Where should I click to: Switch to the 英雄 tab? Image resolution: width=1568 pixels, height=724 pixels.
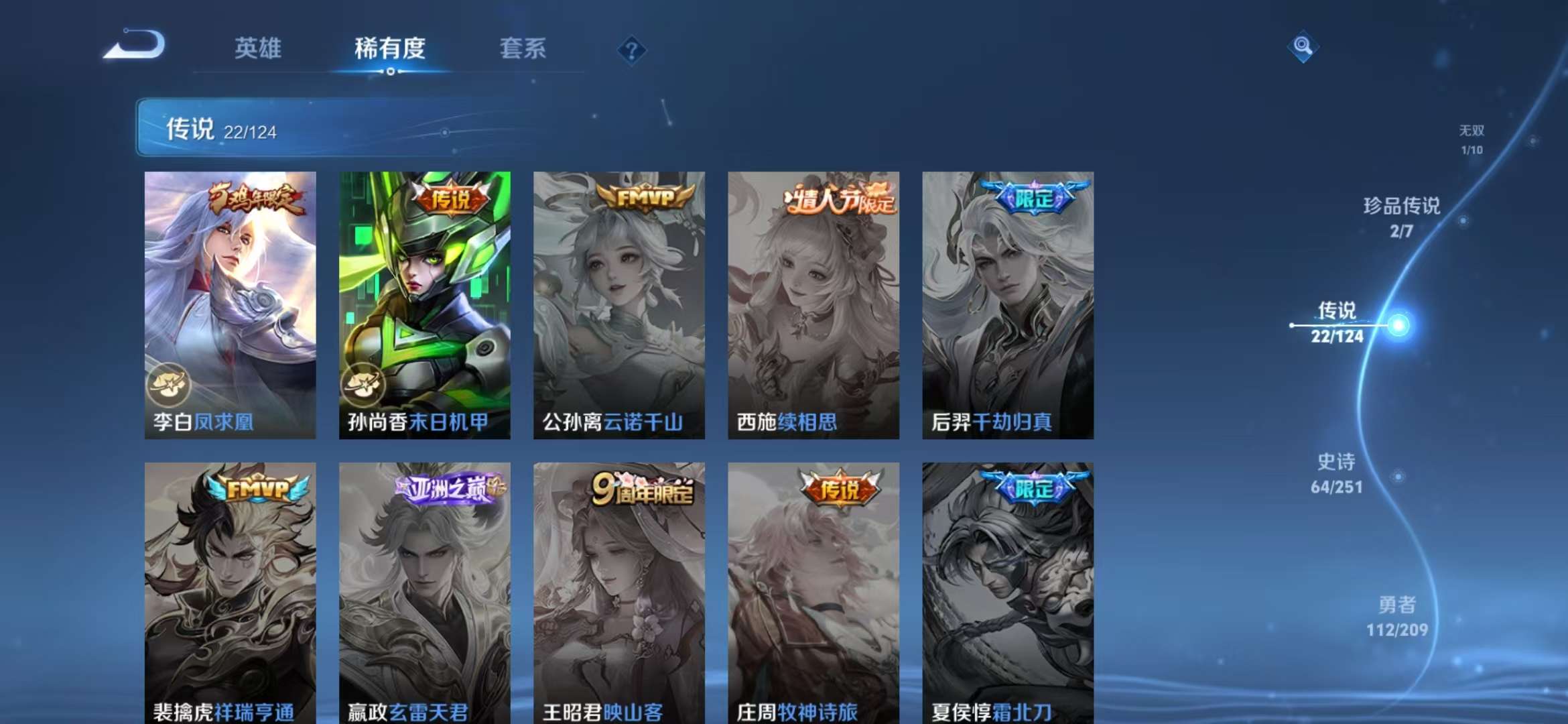coord(259,48)
